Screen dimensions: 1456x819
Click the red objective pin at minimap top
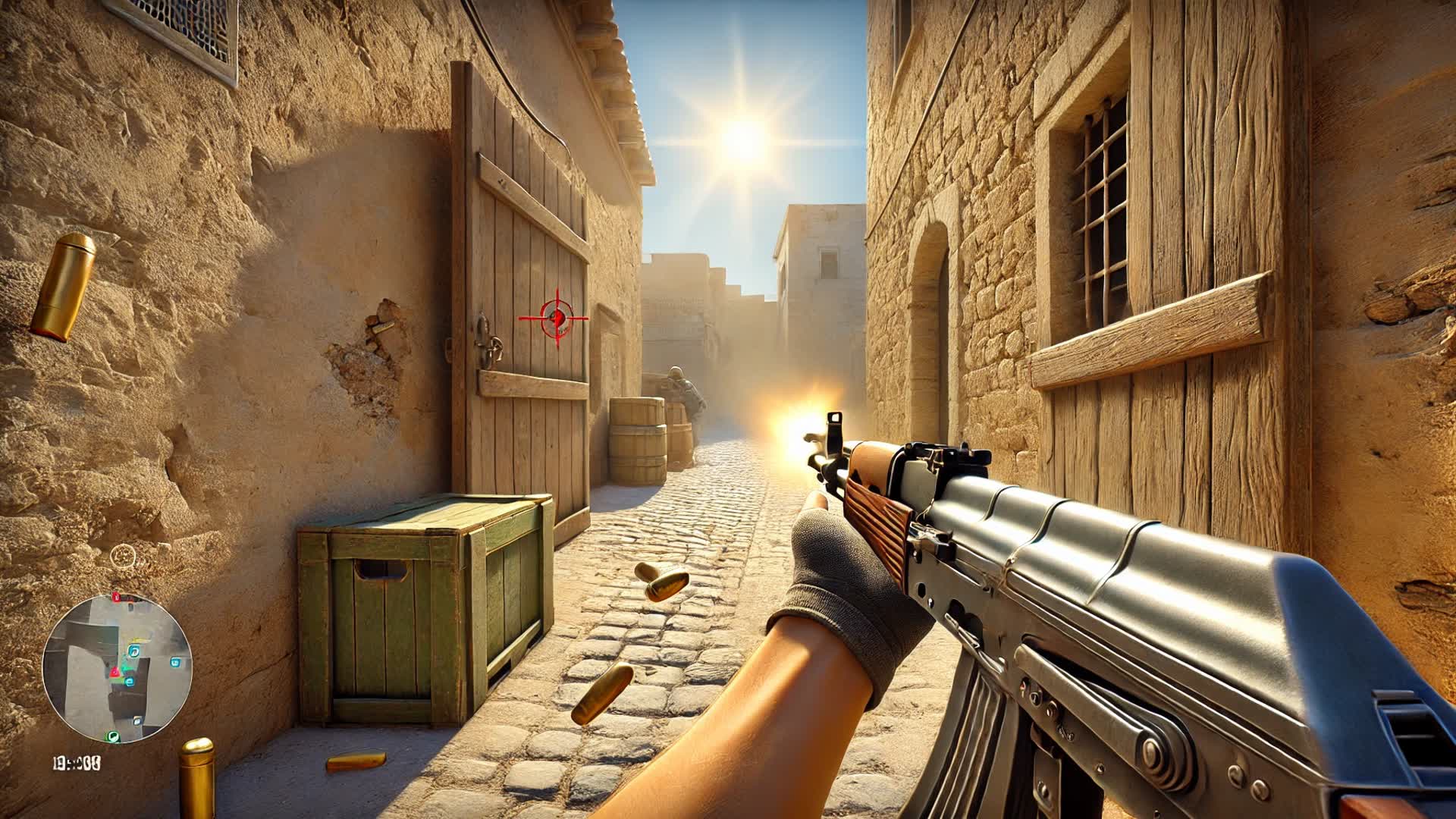[x=115, y=596]
